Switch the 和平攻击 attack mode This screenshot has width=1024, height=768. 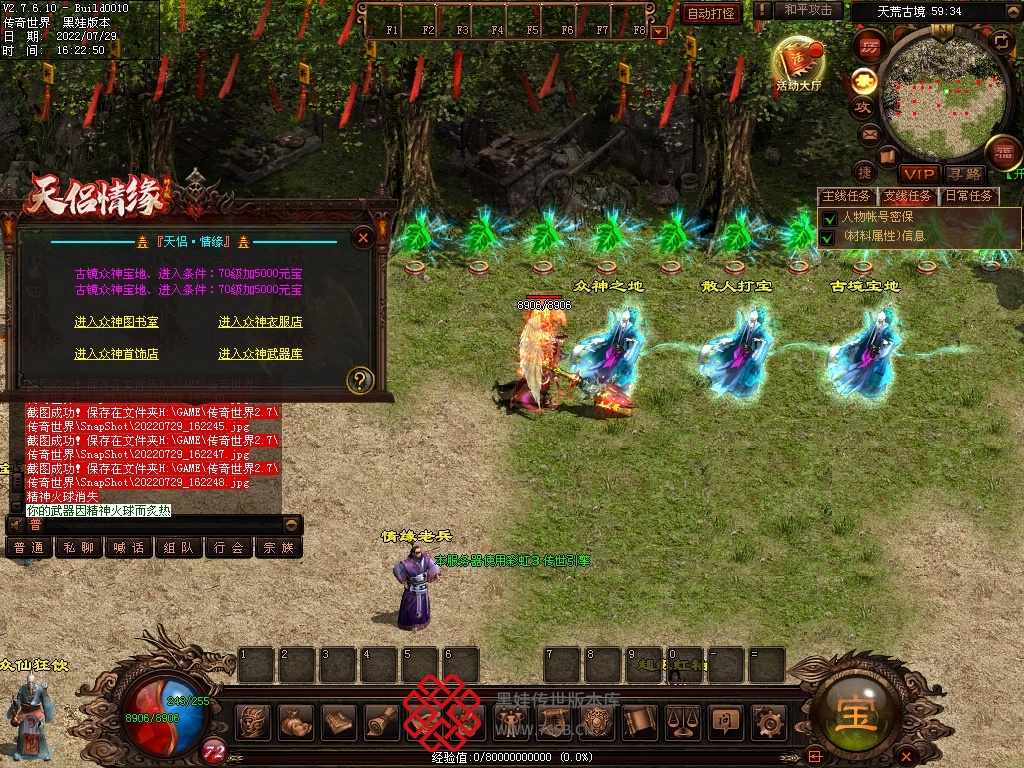[808, 10]
